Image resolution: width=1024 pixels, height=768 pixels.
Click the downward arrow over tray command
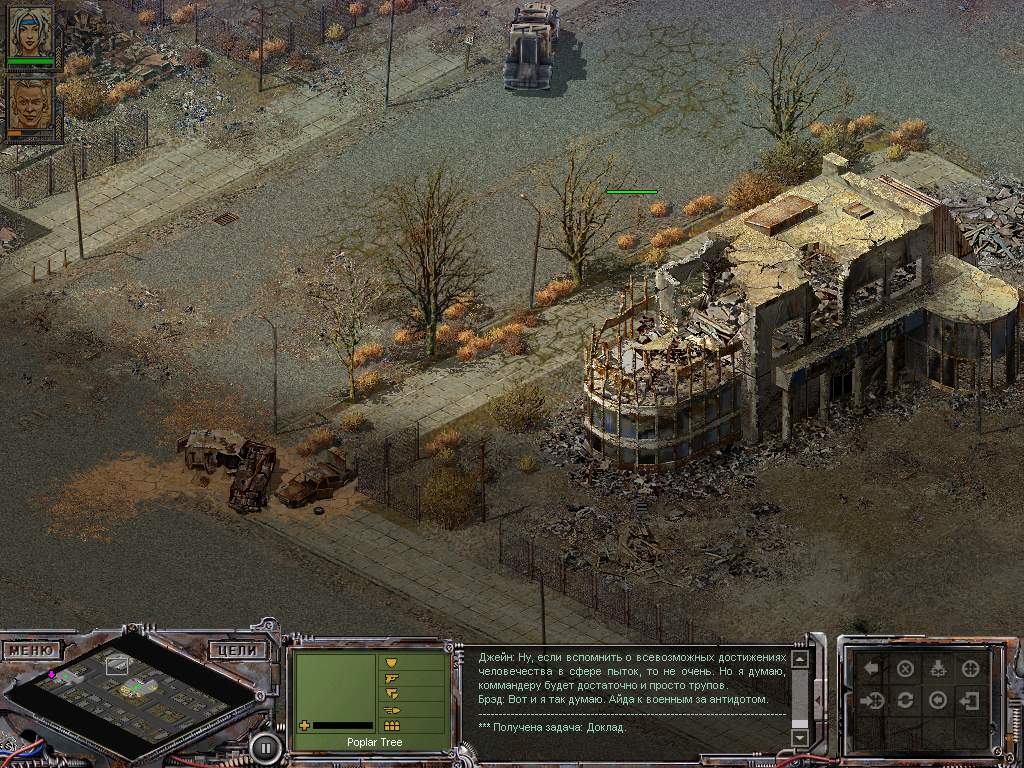pos(937,669)
